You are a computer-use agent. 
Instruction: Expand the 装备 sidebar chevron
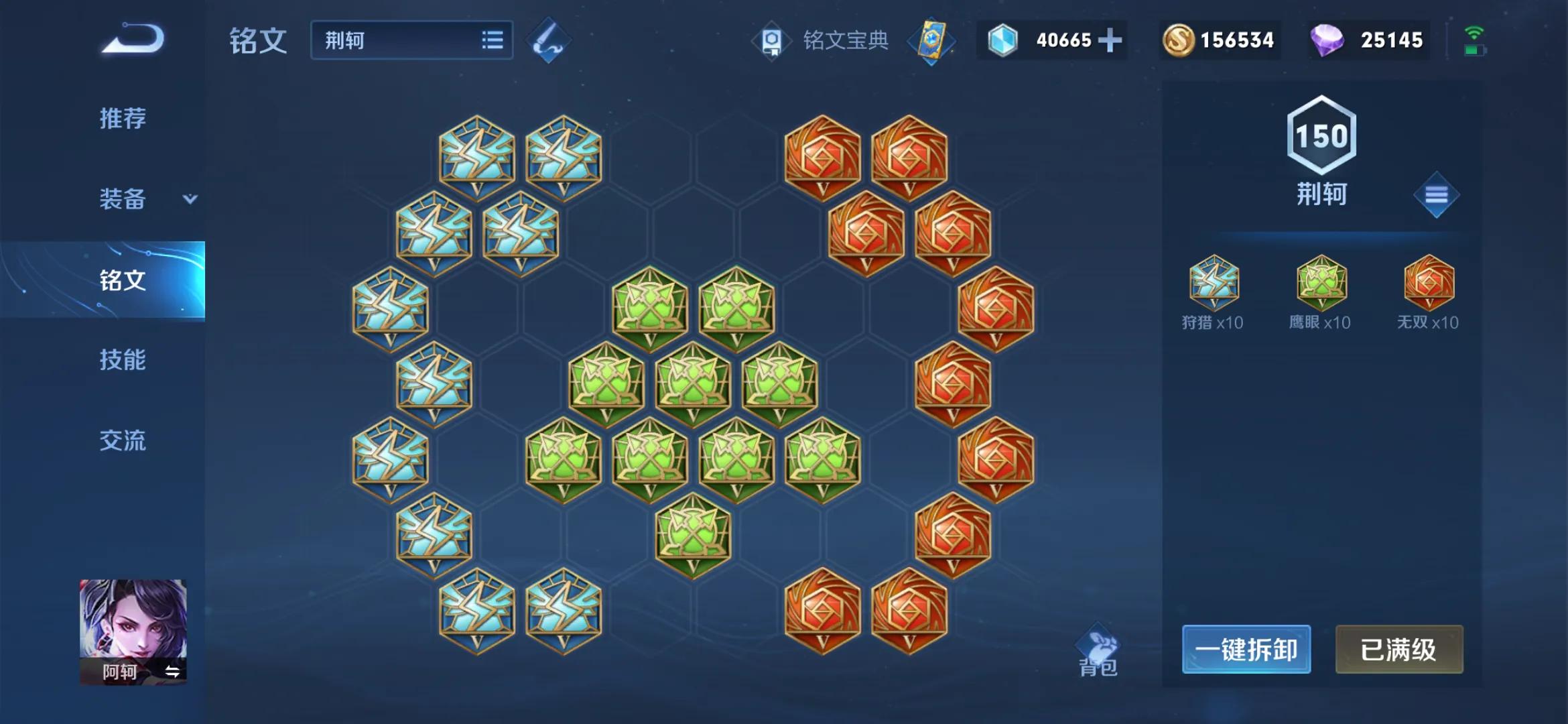190,199
